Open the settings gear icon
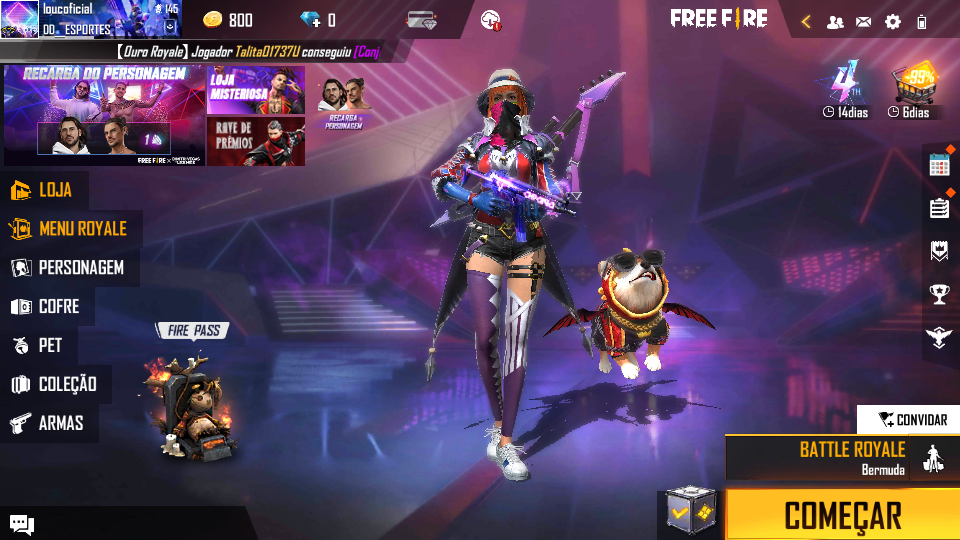 [892, 21]
